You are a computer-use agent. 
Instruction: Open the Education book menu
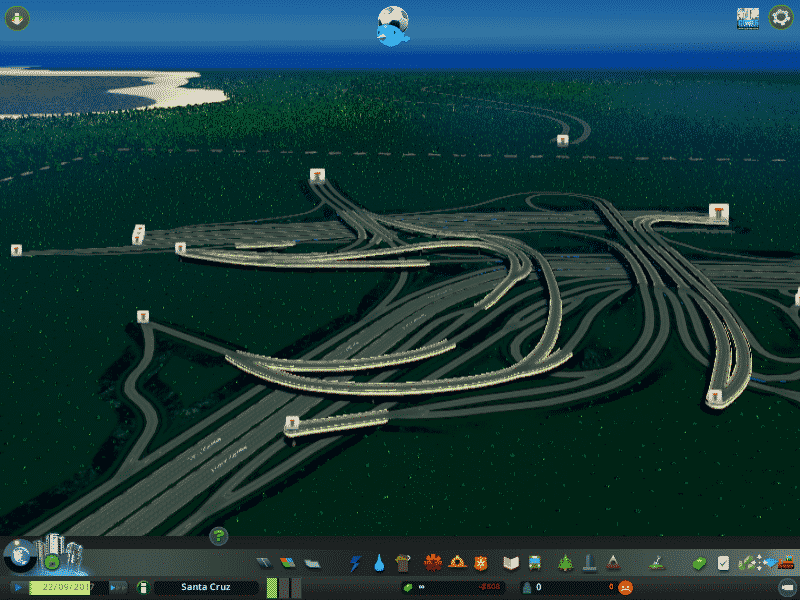pos(511,563)
